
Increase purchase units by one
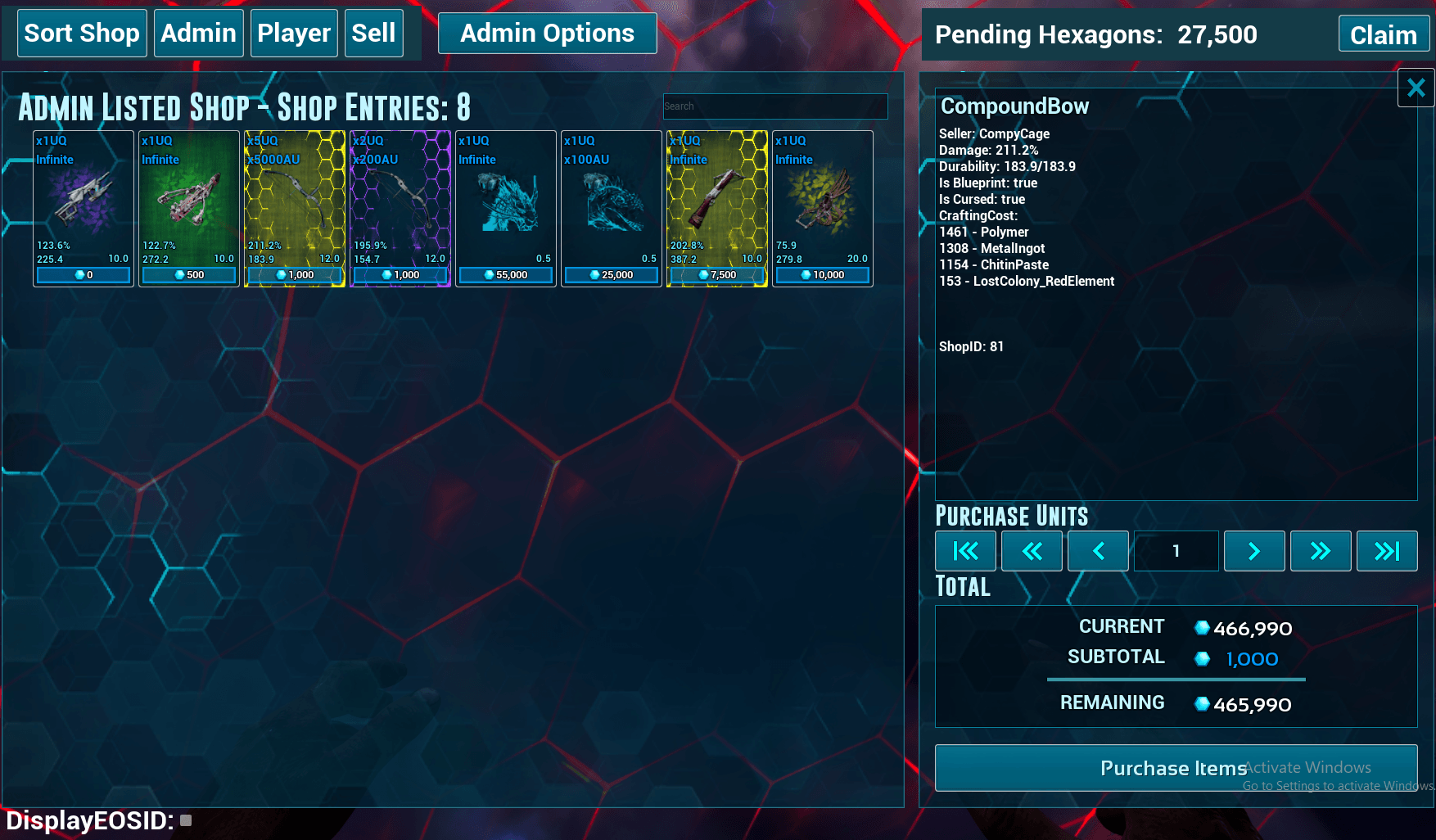pos(1253,551)
